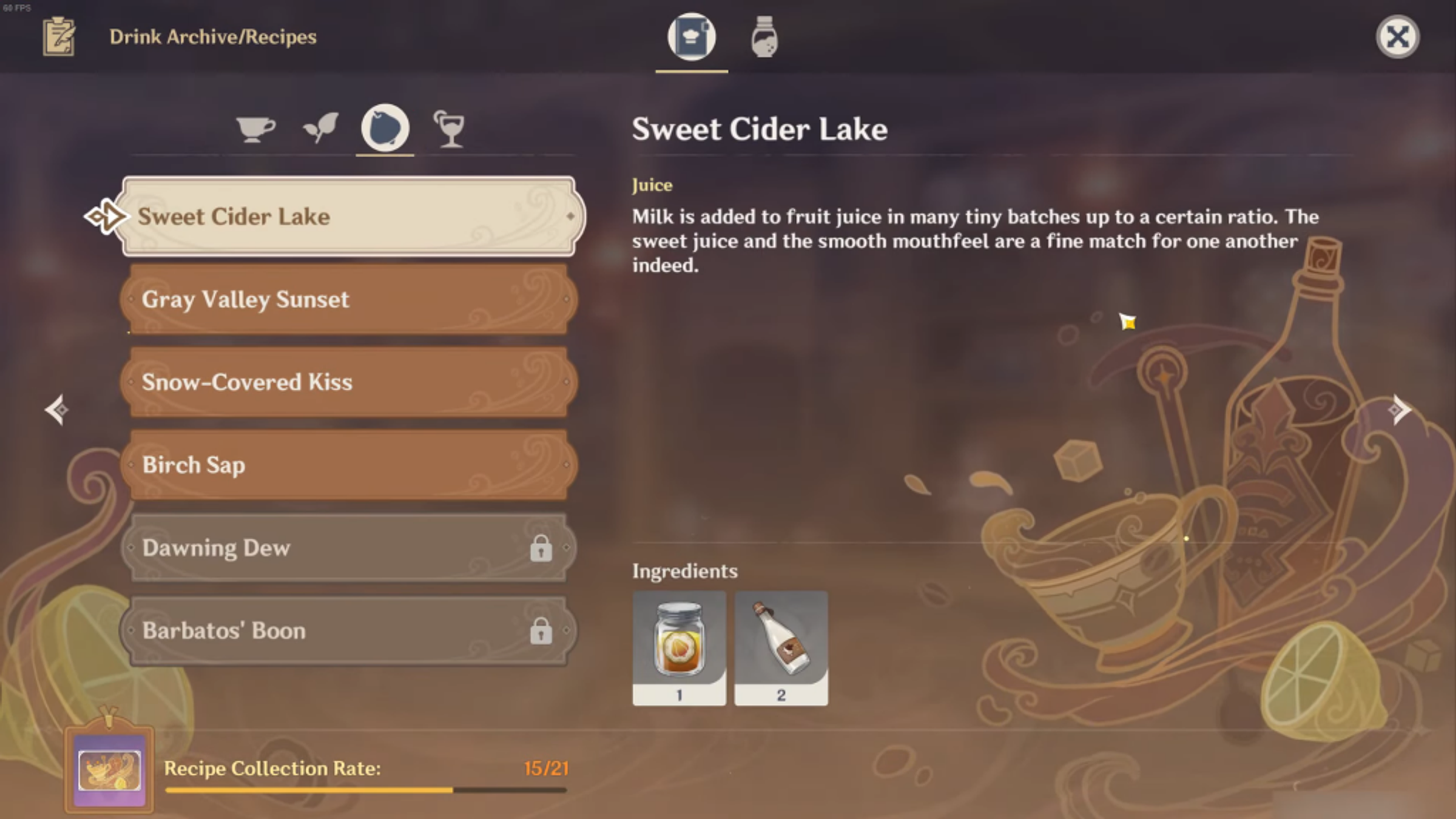Select the tea cup category icon
The height and width of the screenshot is (819, 1456).
(x=256, y=129)
